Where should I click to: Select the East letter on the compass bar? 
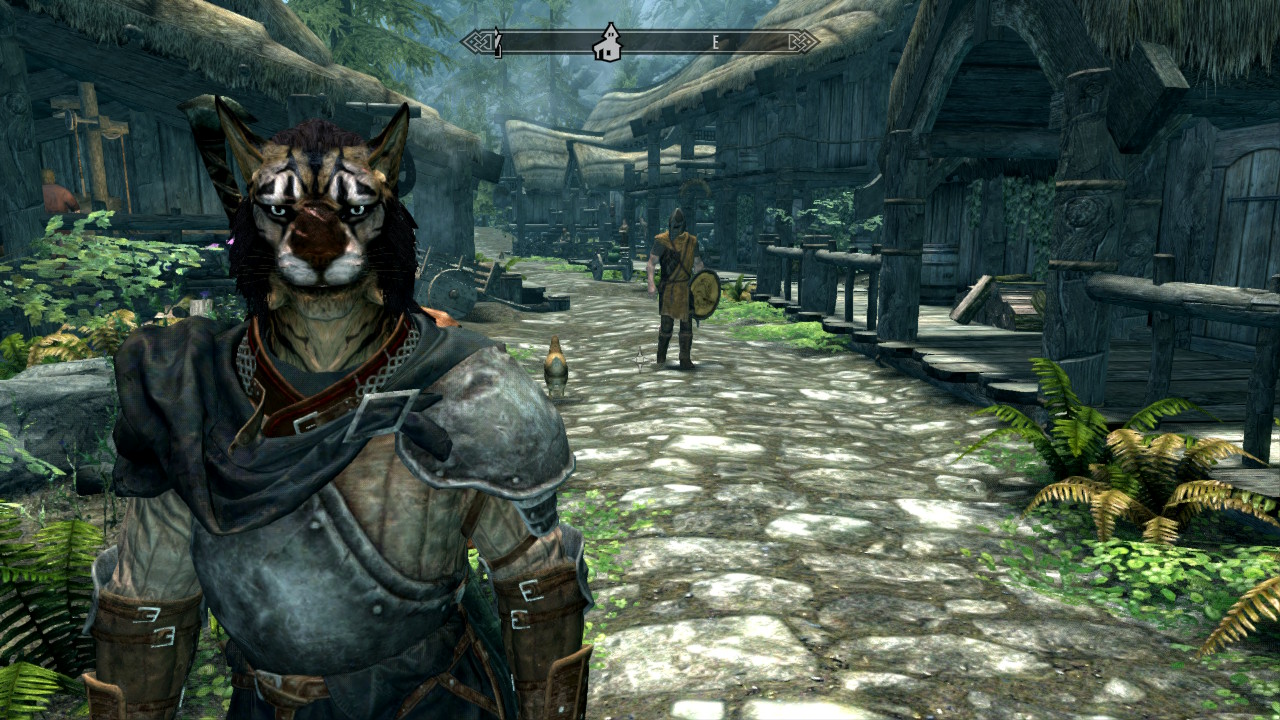716,42
